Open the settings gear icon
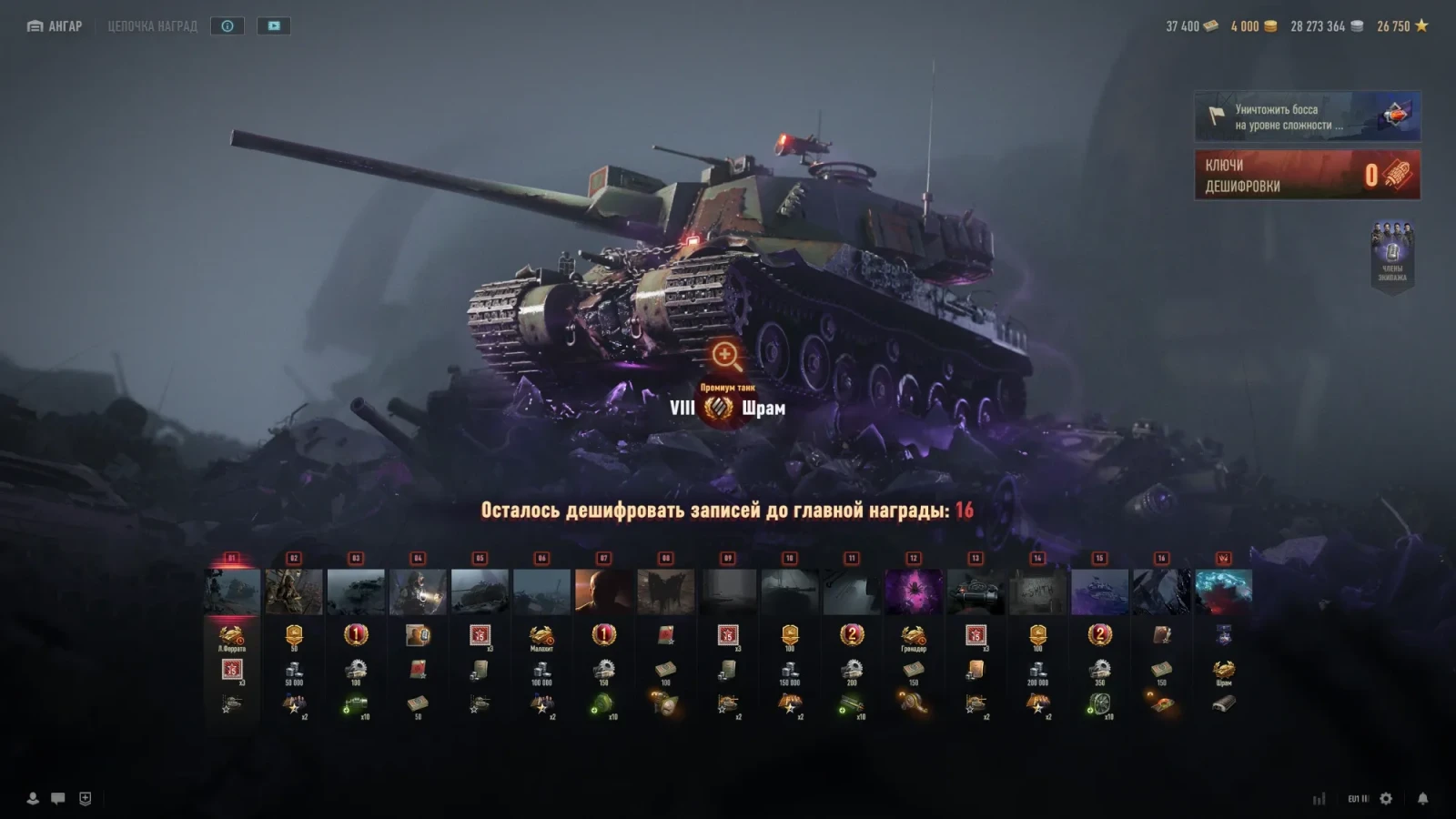Viewport: 1456px width, 819px height. tap(1386, 798)
